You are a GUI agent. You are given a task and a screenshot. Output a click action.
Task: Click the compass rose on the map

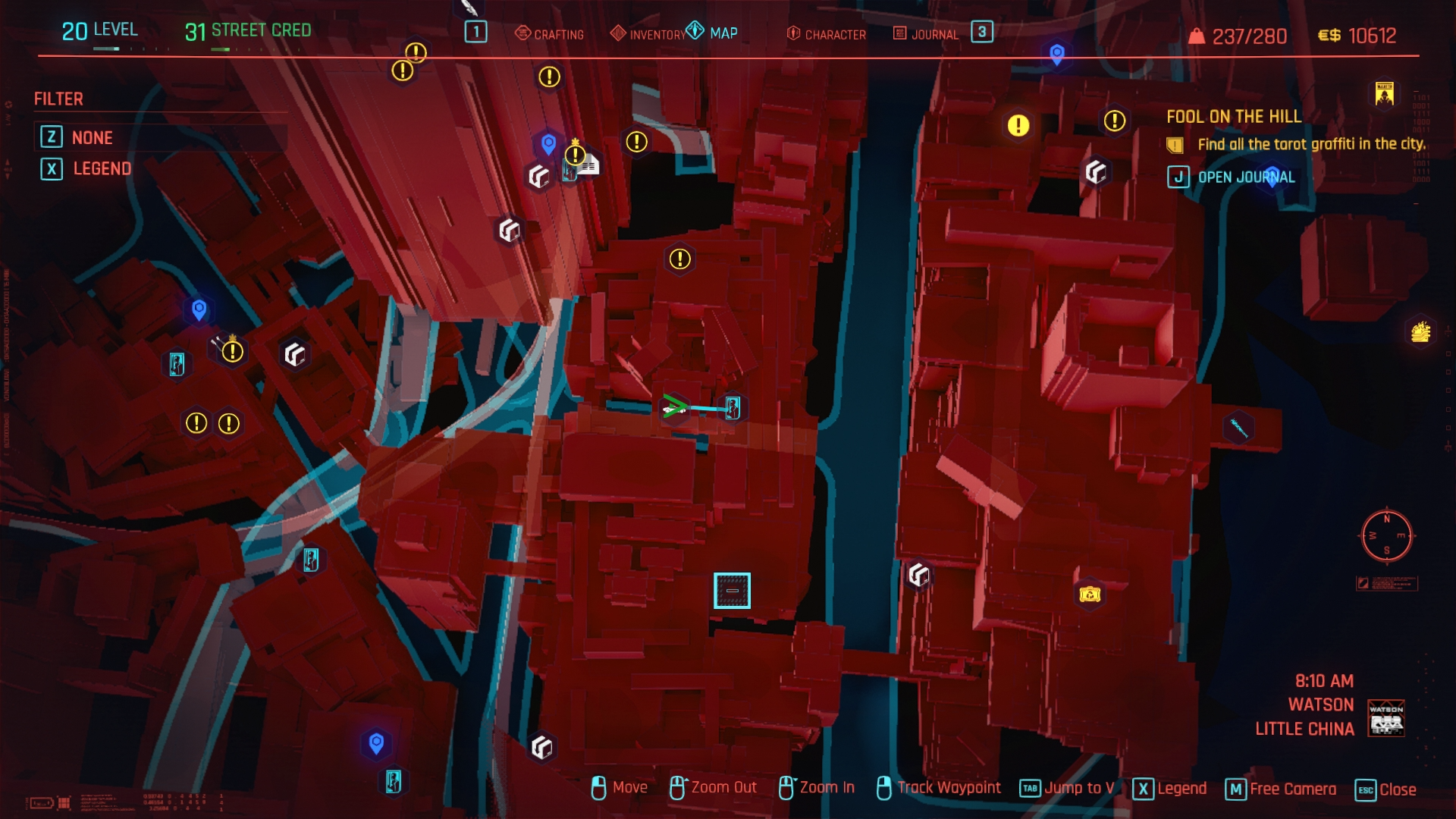[x=1386, y=535]
